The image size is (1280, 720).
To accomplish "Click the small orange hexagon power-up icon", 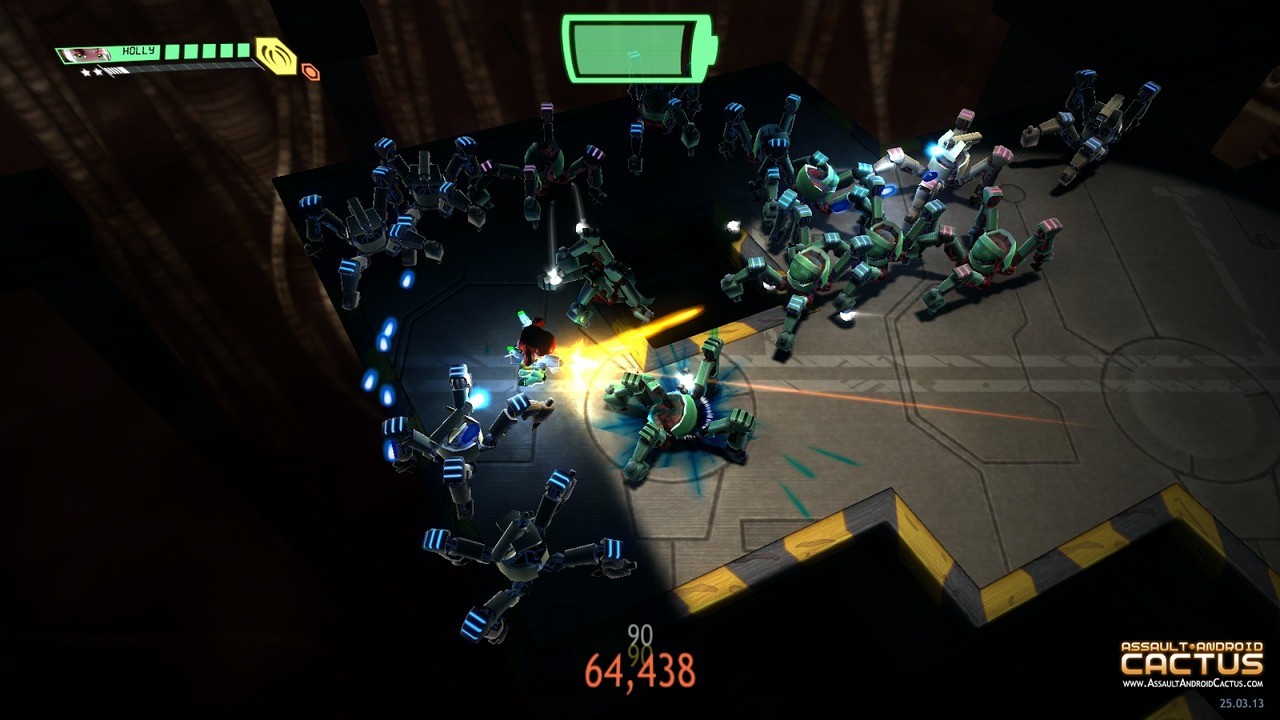I will coord(310,70).
